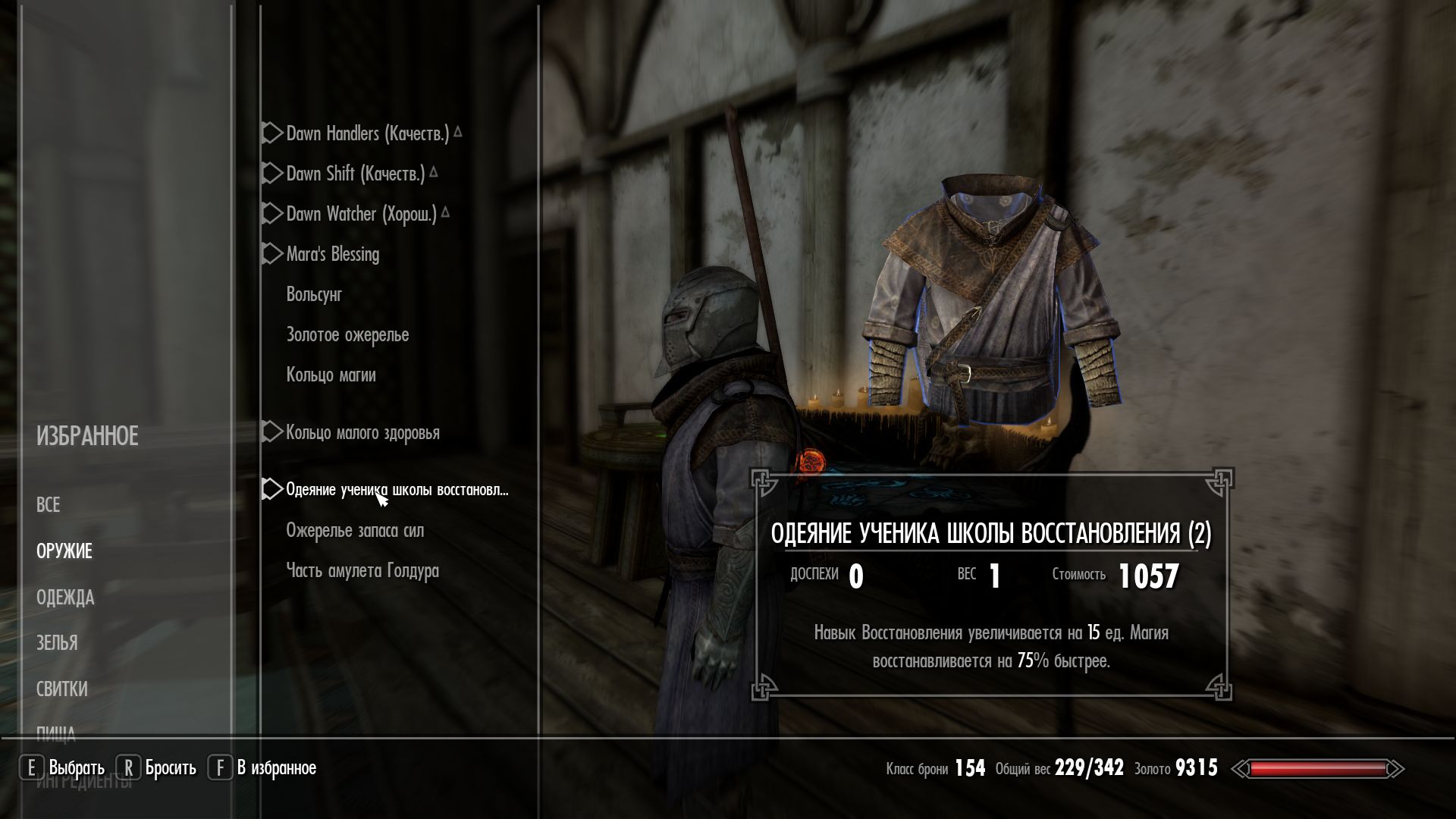Open the Избранное category

click(x=87, y=437)
